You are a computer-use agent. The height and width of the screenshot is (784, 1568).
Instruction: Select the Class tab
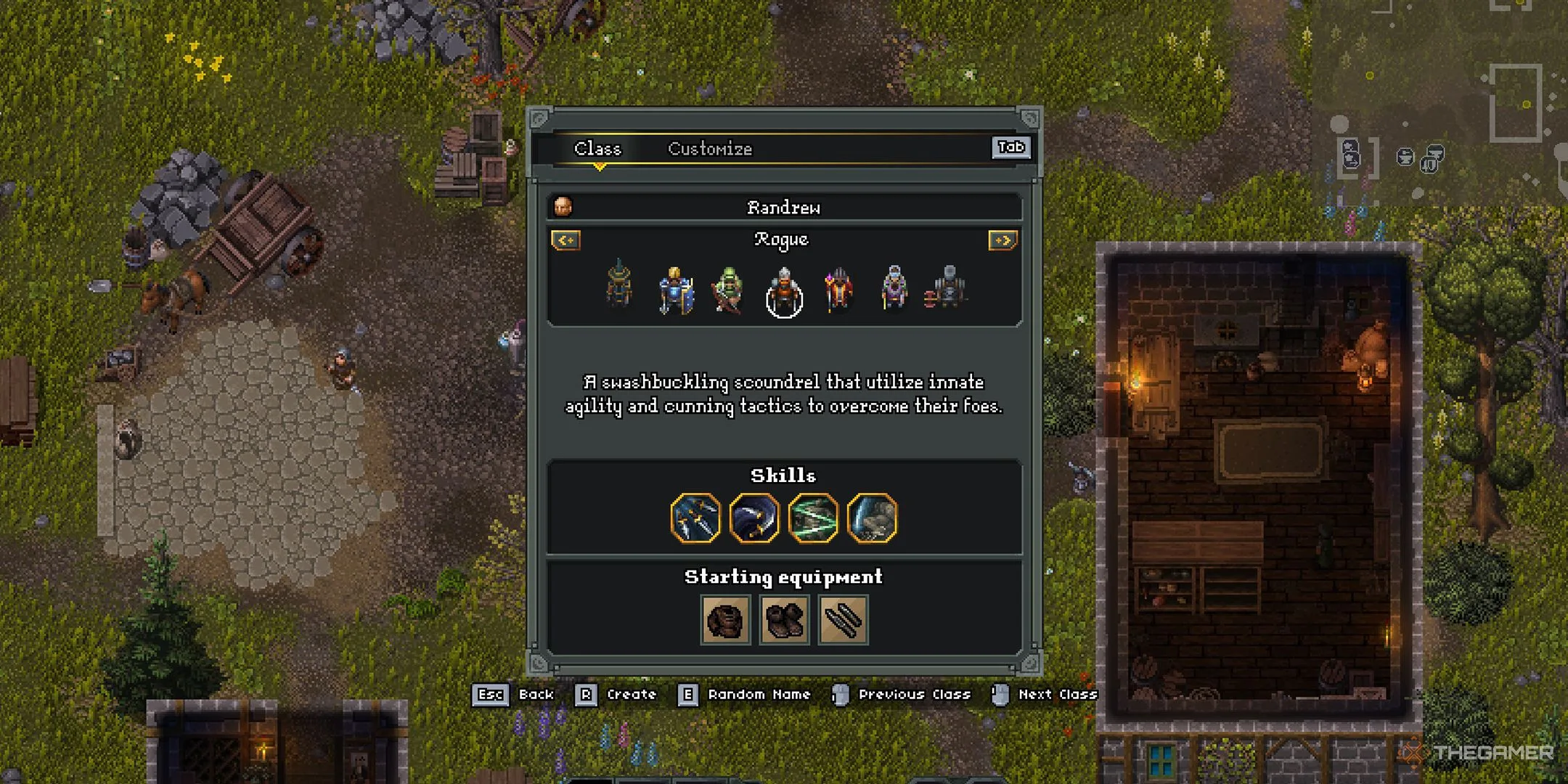[x=597, y=149]
